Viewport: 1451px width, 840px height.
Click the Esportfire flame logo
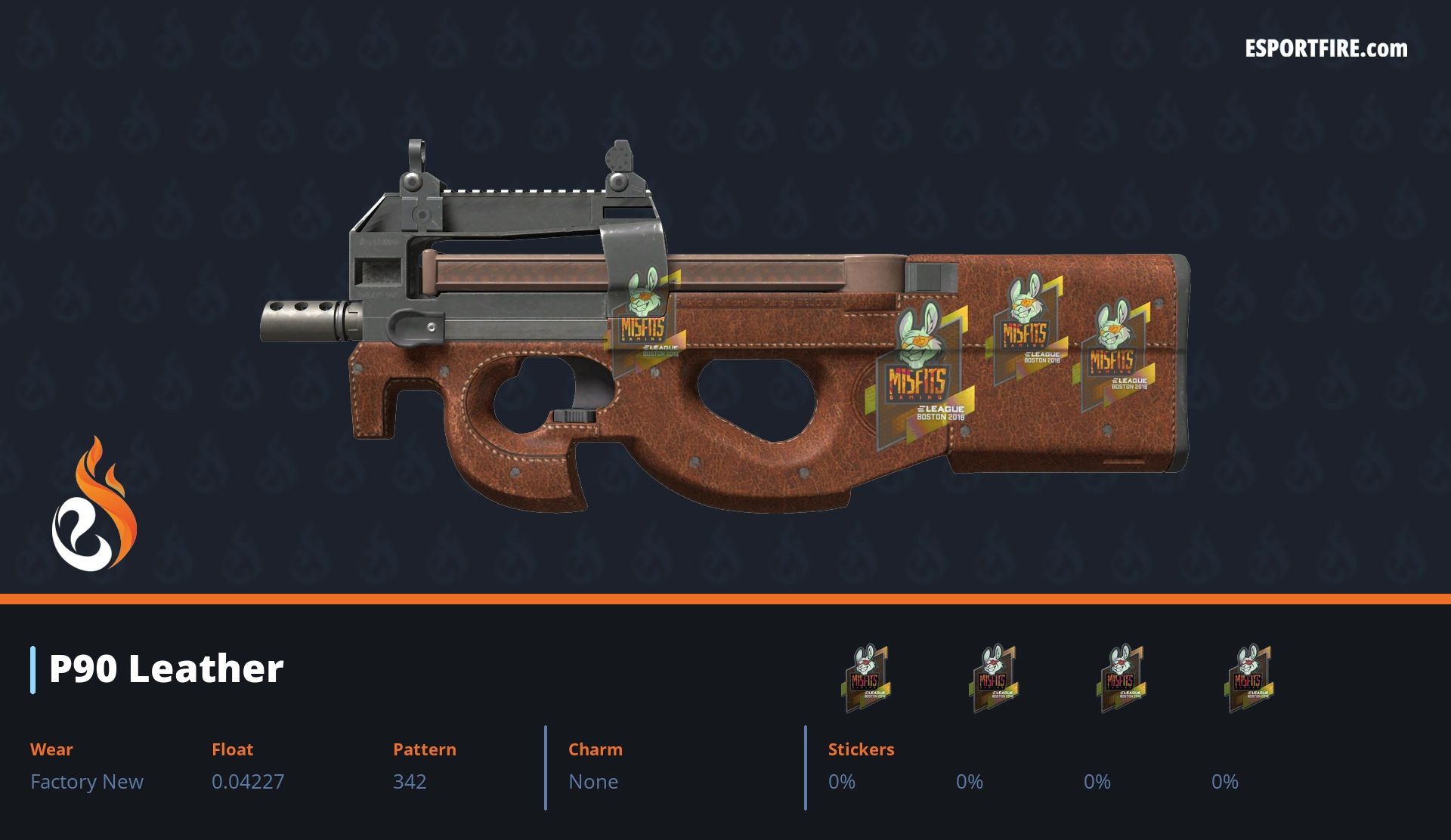94,505
